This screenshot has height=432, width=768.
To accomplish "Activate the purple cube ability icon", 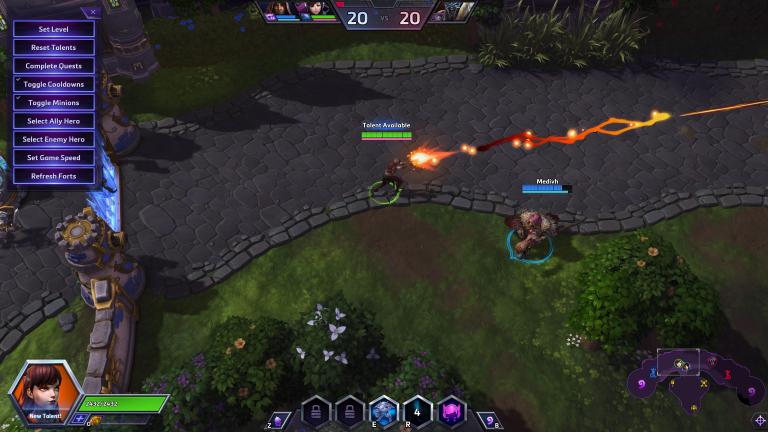I will pos(452,410).
